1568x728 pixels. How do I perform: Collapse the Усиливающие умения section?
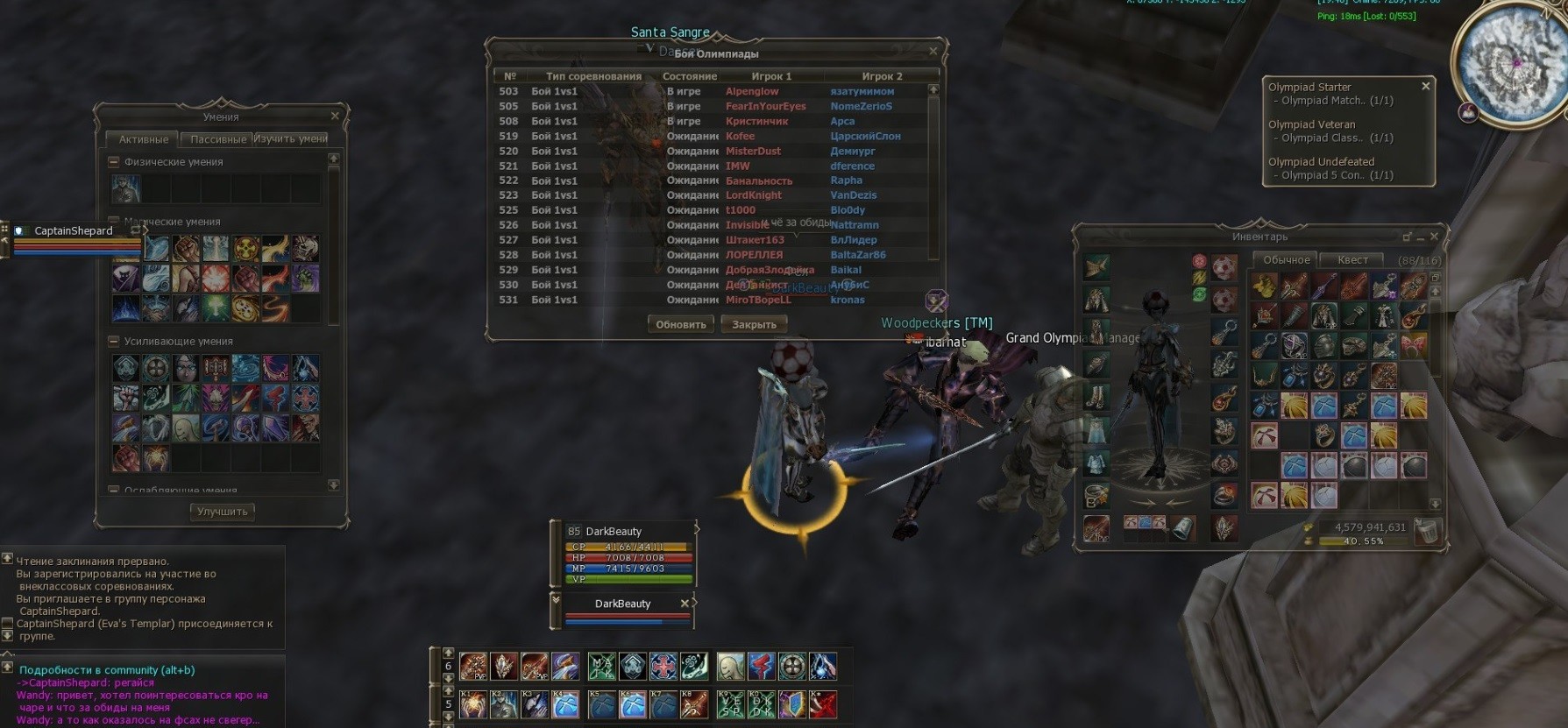[114, 342]
